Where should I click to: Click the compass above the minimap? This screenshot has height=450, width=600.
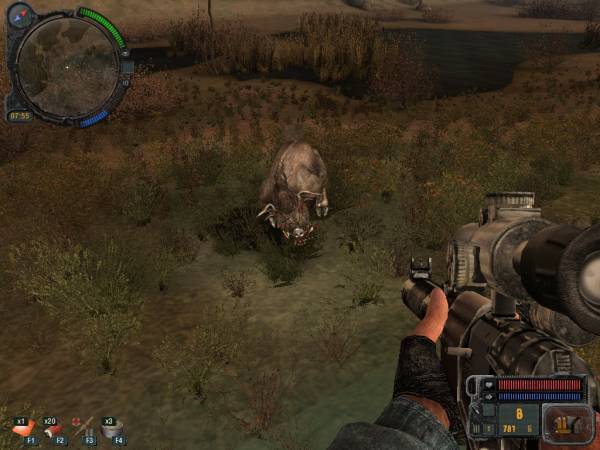(21, 14)
